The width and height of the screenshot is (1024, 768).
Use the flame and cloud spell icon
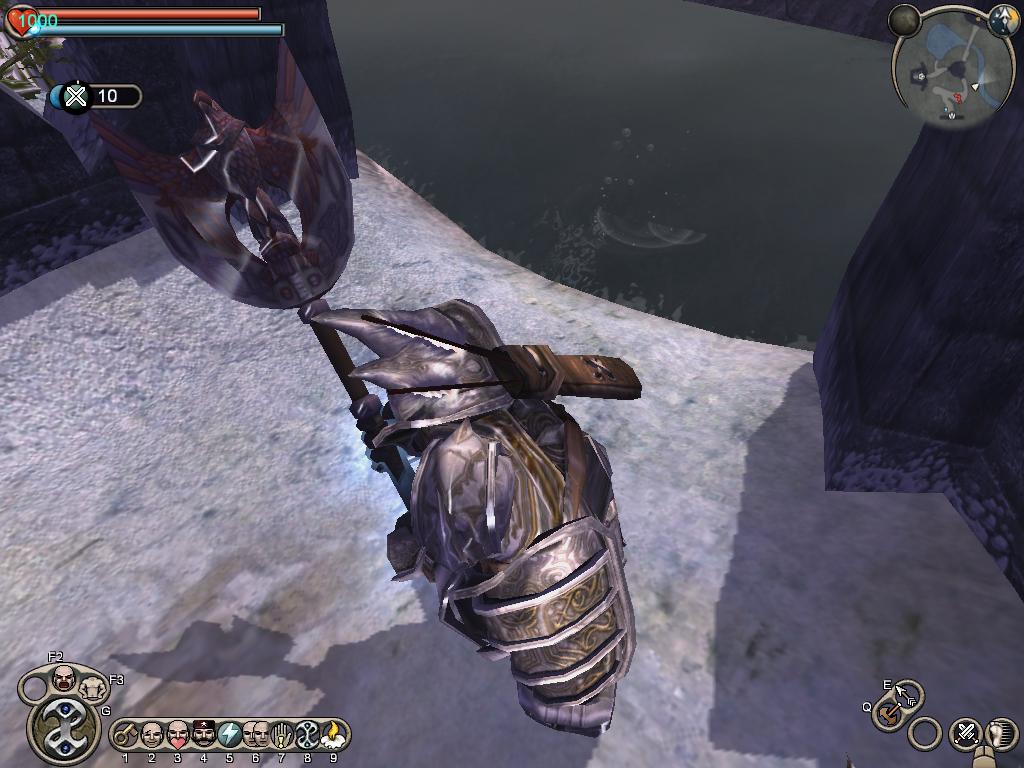pyautogui.click(x=333, y=735)
